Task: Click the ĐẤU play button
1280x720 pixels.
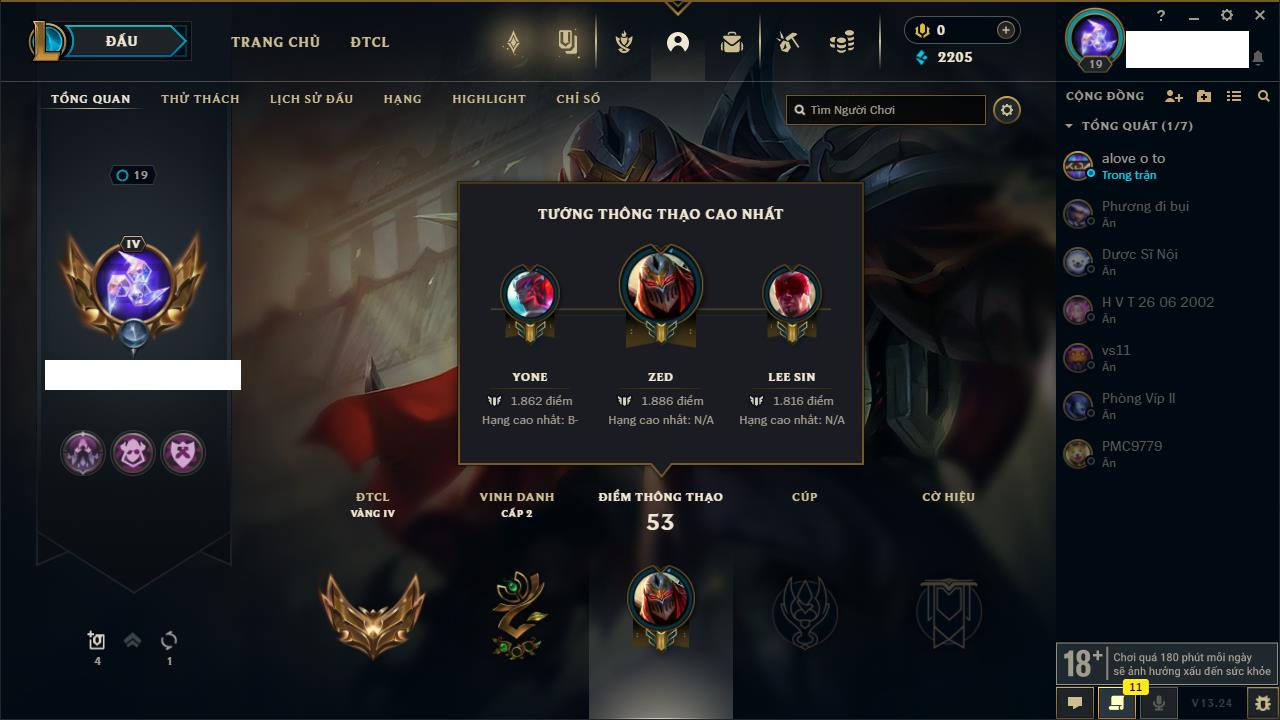Action: (122, 42)
